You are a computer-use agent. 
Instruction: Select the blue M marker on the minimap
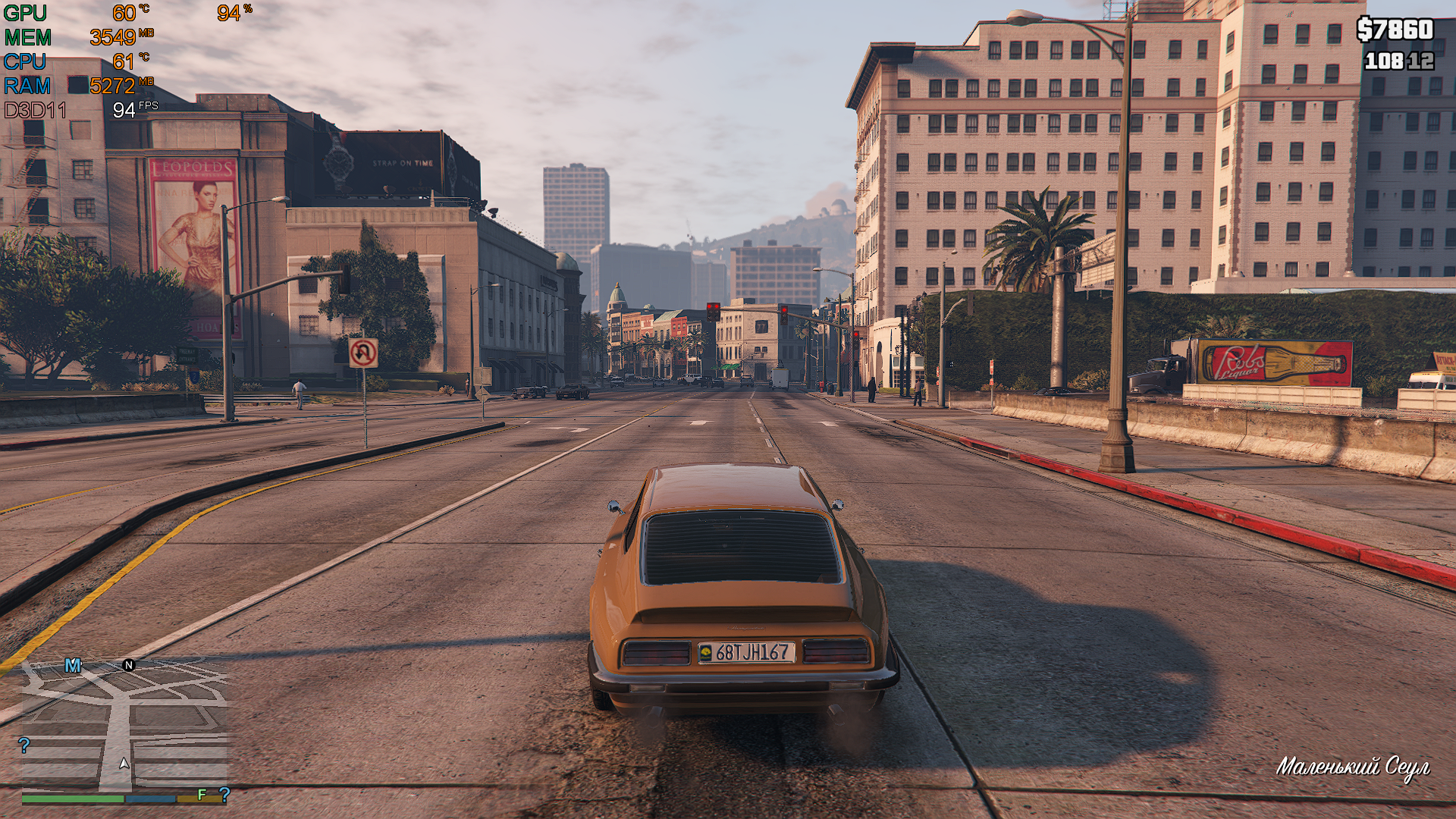click(x=73, y=666)
